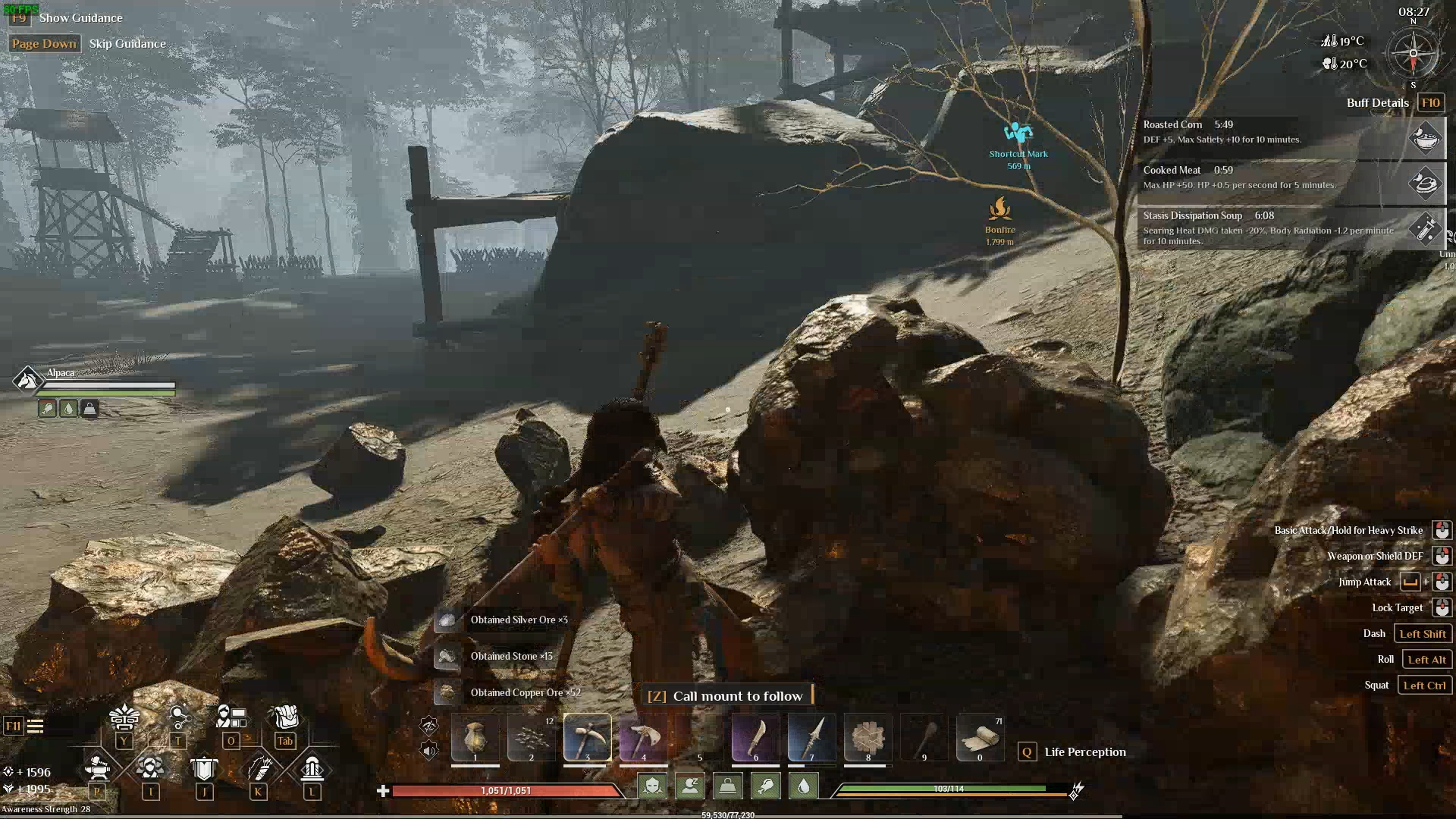Select the spear in hotbar slot 7
This screenshot has width=1456, height=819.
coord(811,736)
